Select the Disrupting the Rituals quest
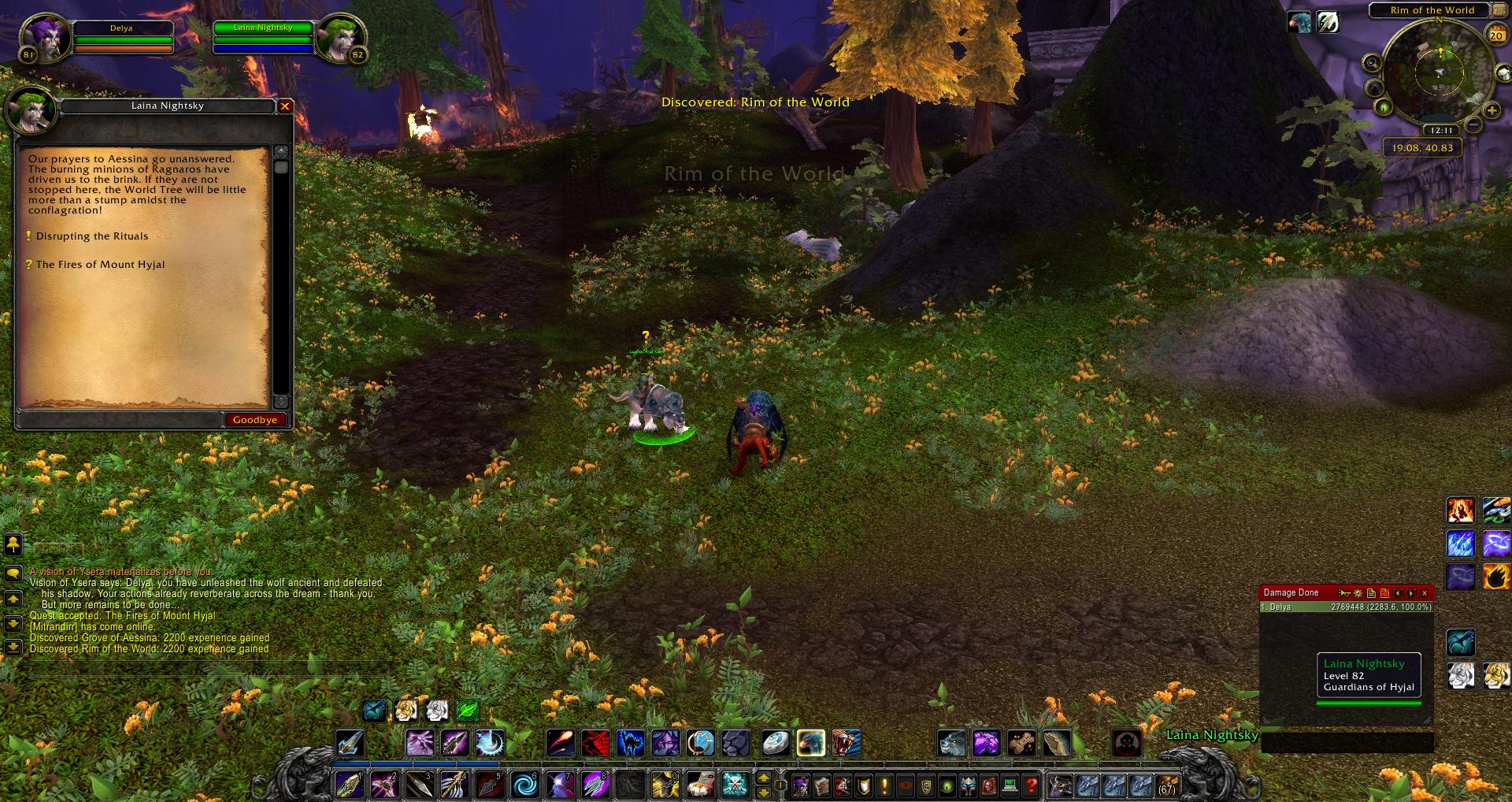The height and width of the screenshot is (802, 1512). click(x=91, y=236)
